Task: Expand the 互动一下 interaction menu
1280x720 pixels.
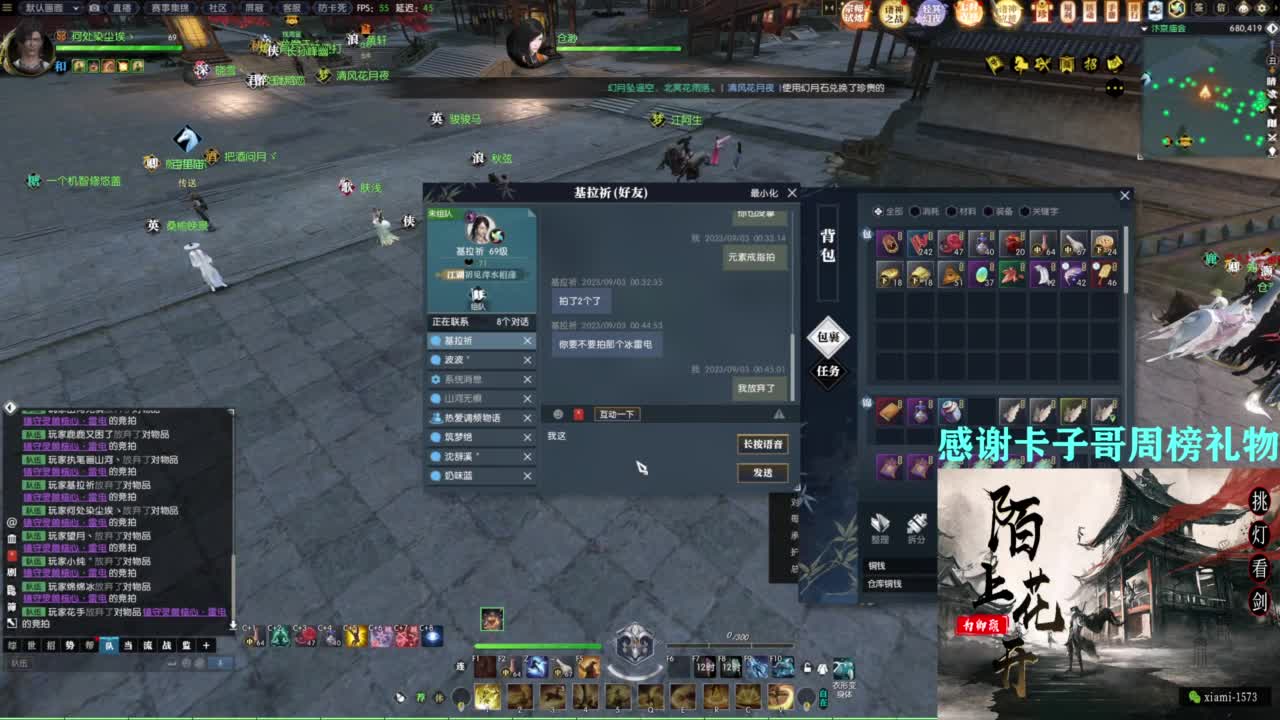Action: (614, 414)
